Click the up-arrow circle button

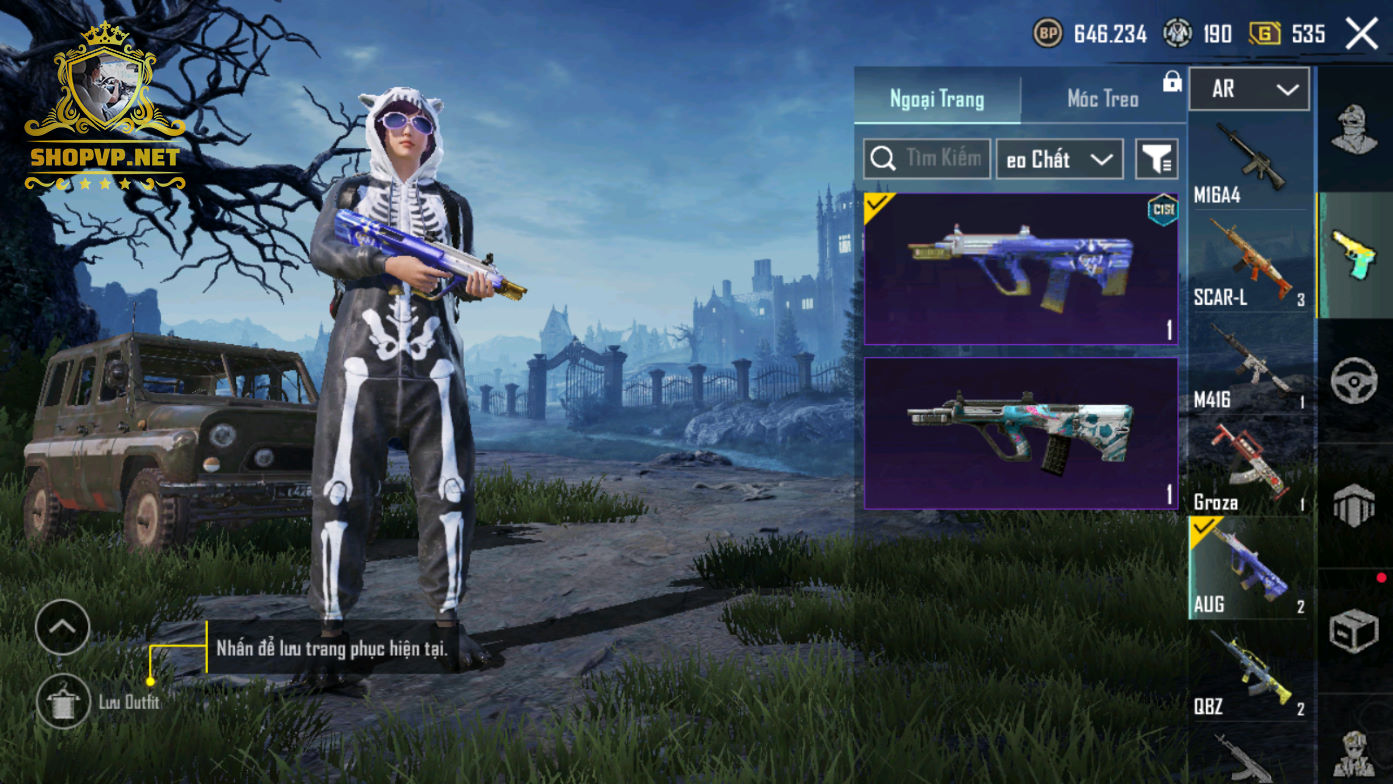tap(62, 627)
